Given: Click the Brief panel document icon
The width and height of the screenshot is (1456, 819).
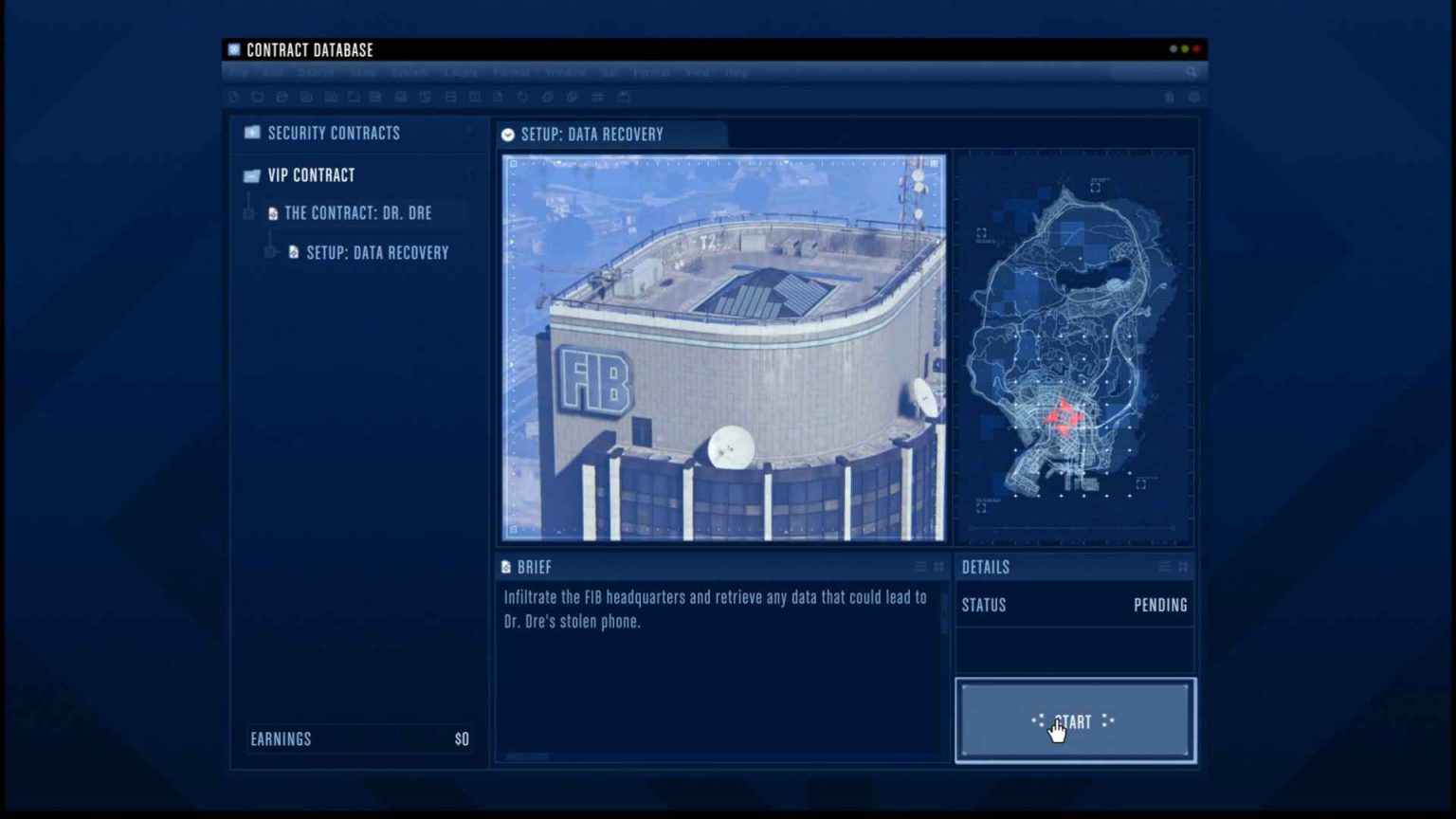Looking at the screenshot, I should [504, 567].
